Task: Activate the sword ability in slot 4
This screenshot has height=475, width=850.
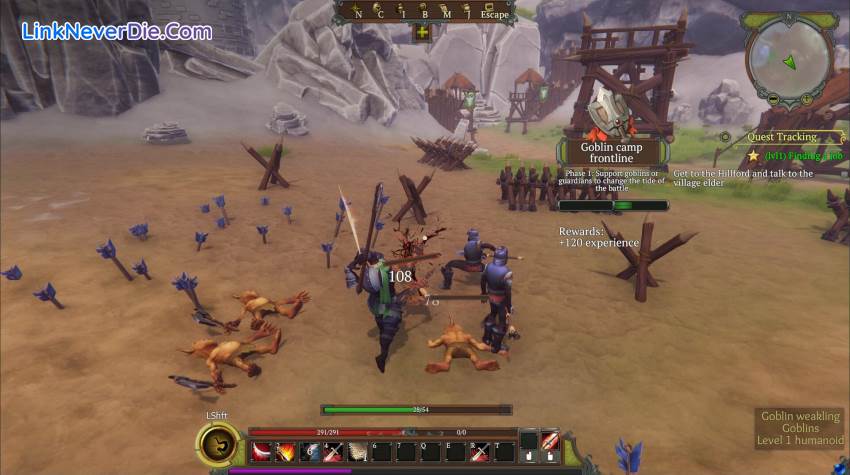Action: tap(334, 451)
